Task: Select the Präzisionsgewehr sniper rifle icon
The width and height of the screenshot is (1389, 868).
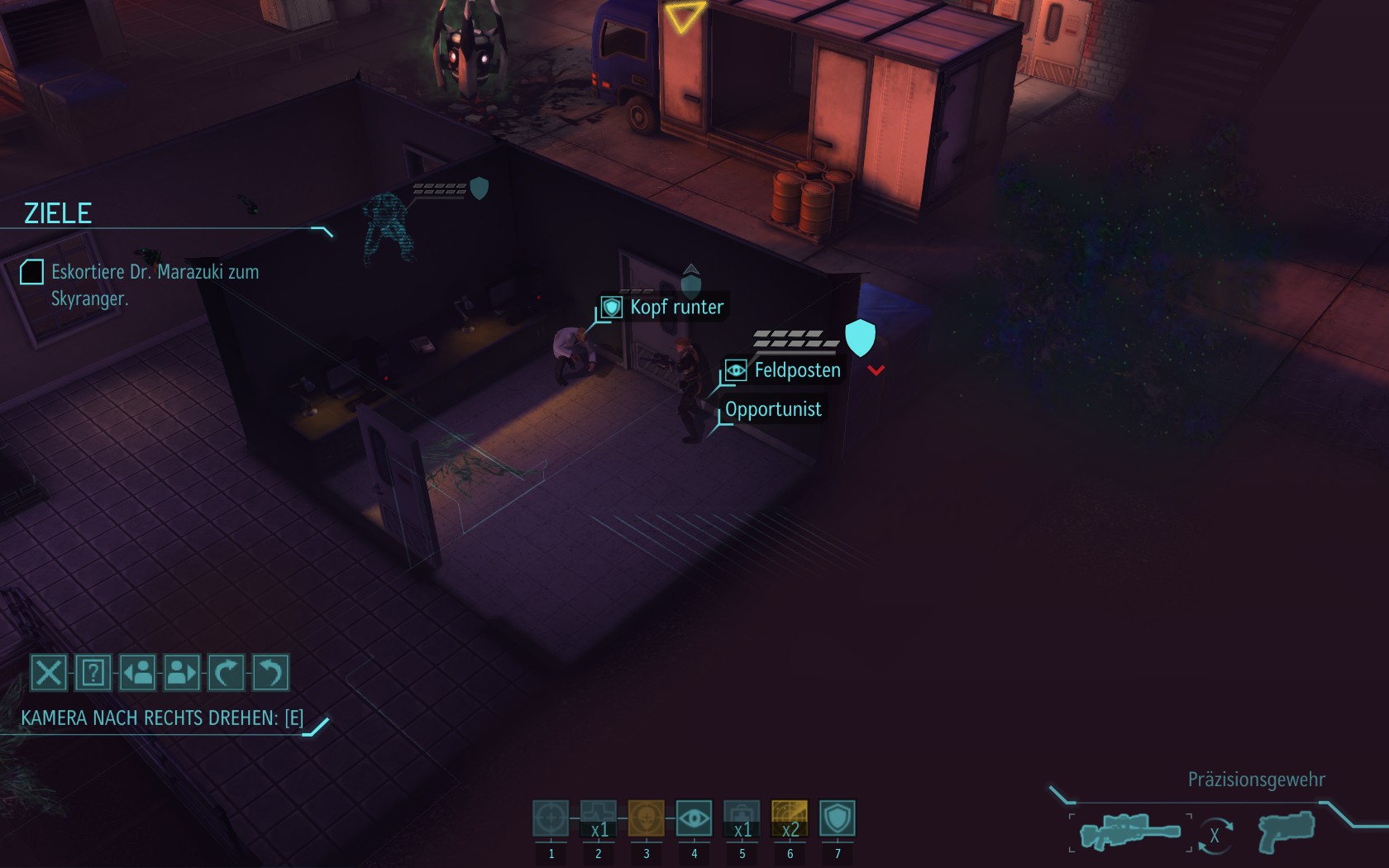Action: tap(1130, 831)
